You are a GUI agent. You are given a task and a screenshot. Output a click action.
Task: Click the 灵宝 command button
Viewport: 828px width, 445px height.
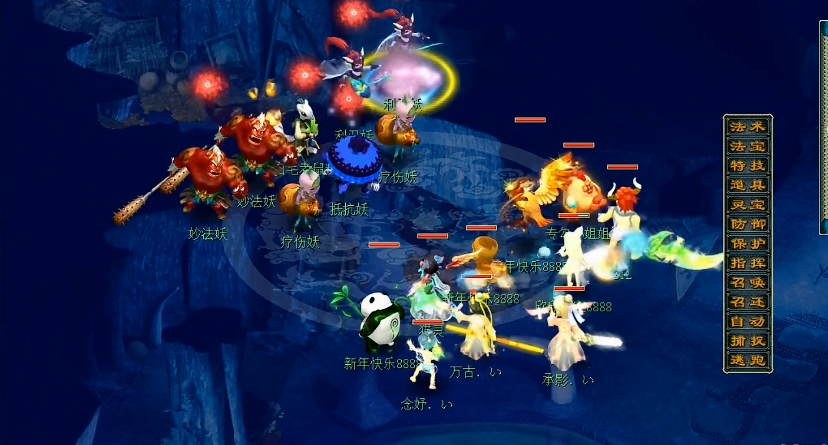point(748,205)
